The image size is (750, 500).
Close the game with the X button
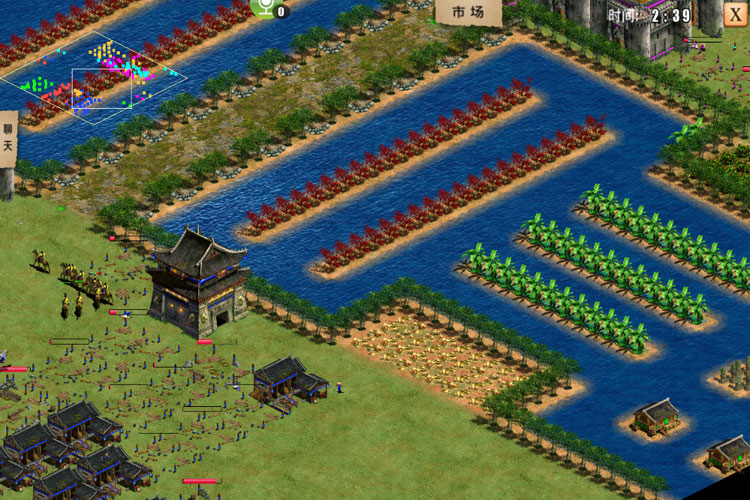coord(736,15)
